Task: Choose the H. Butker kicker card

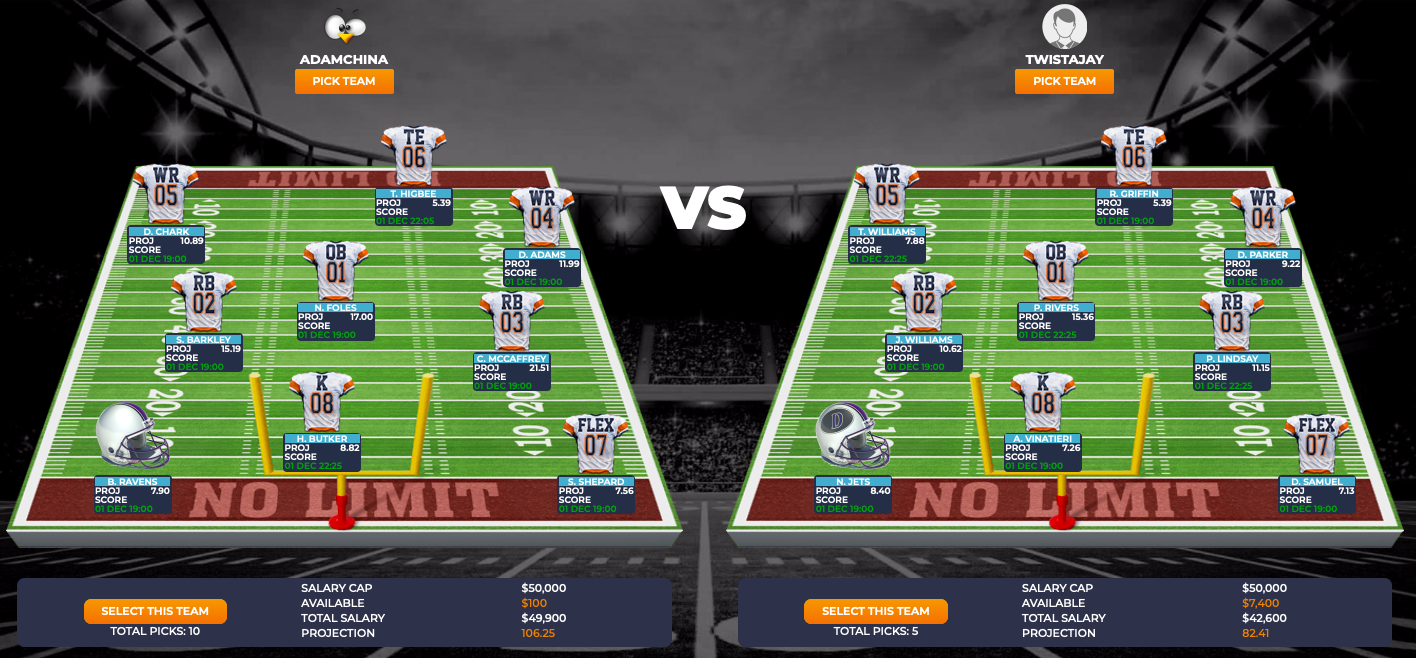Action: click(x=322, y=452)
